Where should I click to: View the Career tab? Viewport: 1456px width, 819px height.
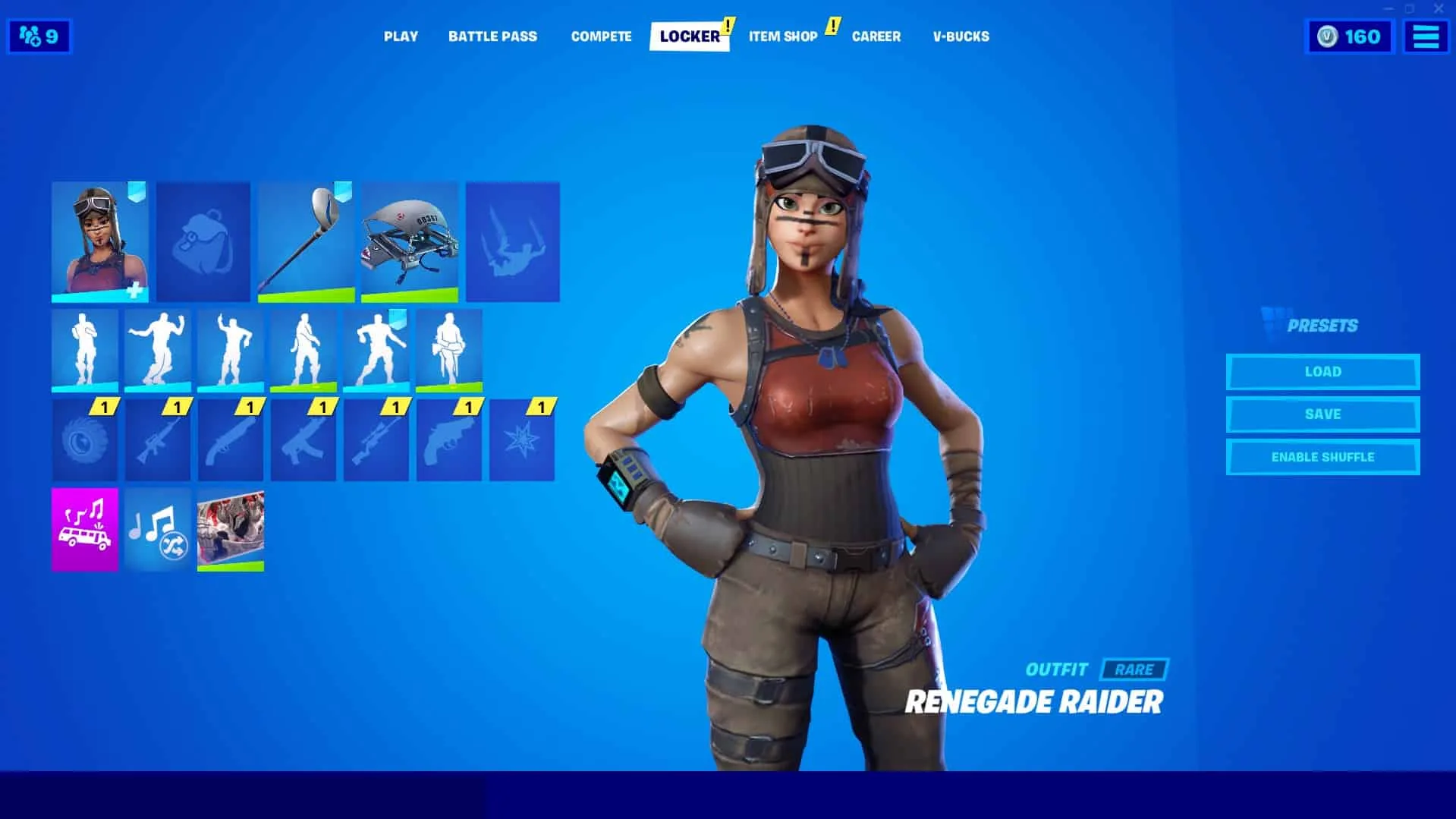coord(876,36)
